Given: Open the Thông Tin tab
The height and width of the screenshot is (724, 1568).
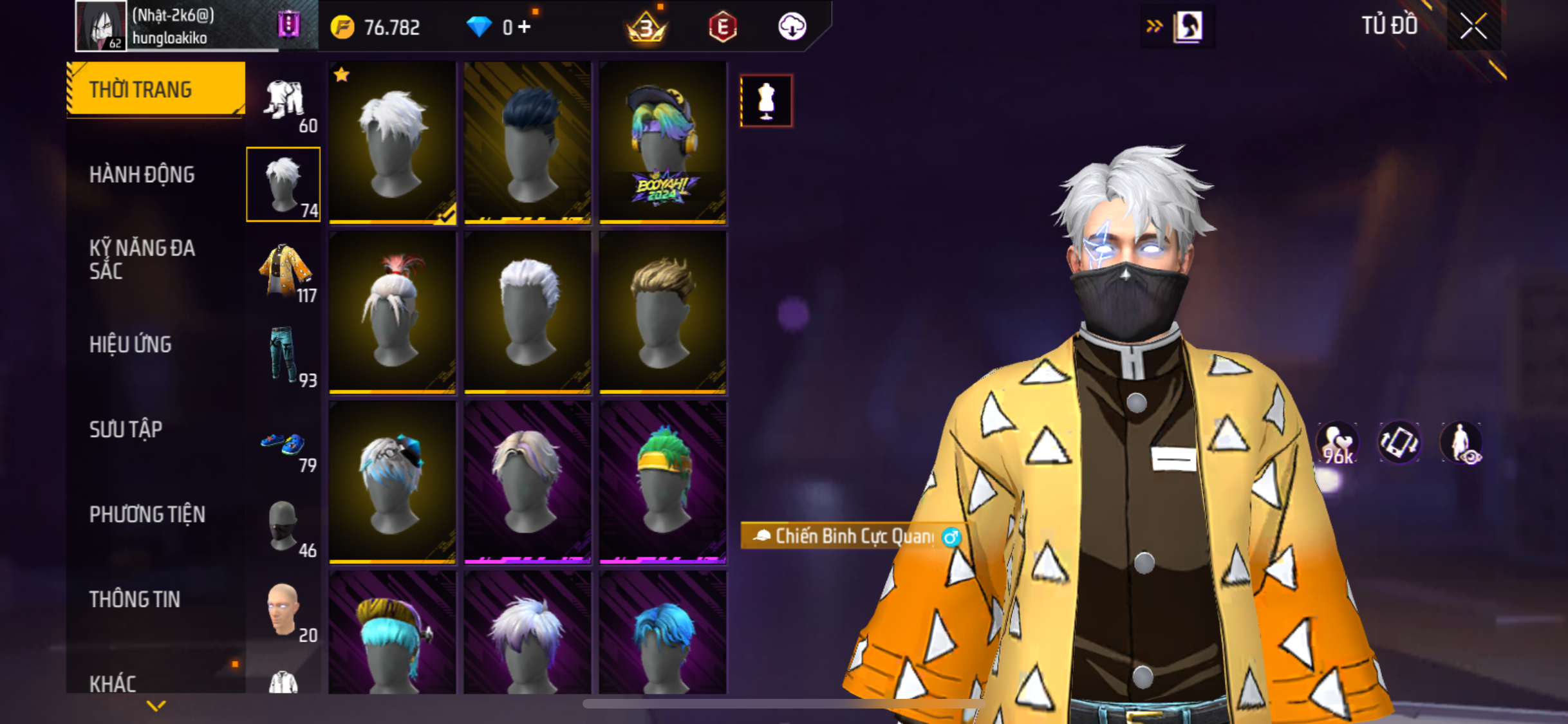Looking at the screenshot, I should 135,599.
